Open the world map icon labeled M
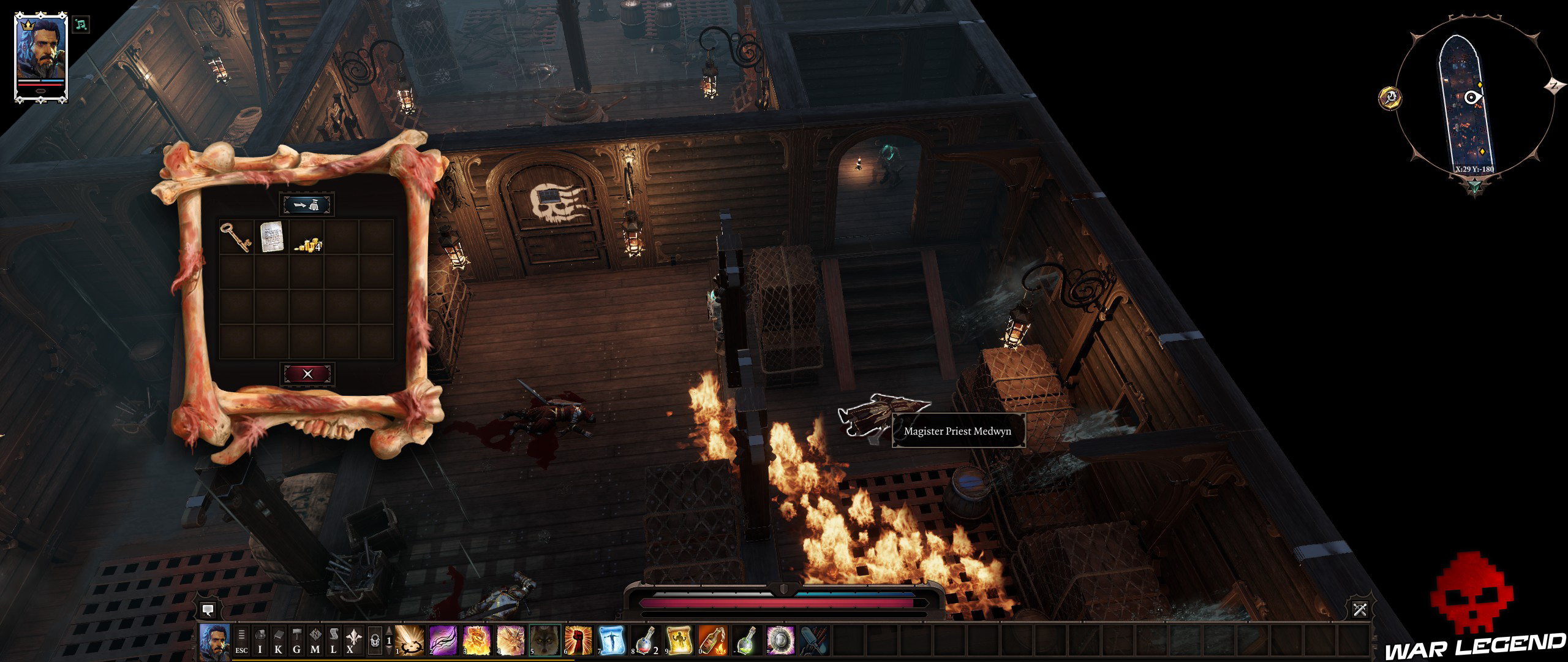Screen dimensions: 1568x662 317,642
